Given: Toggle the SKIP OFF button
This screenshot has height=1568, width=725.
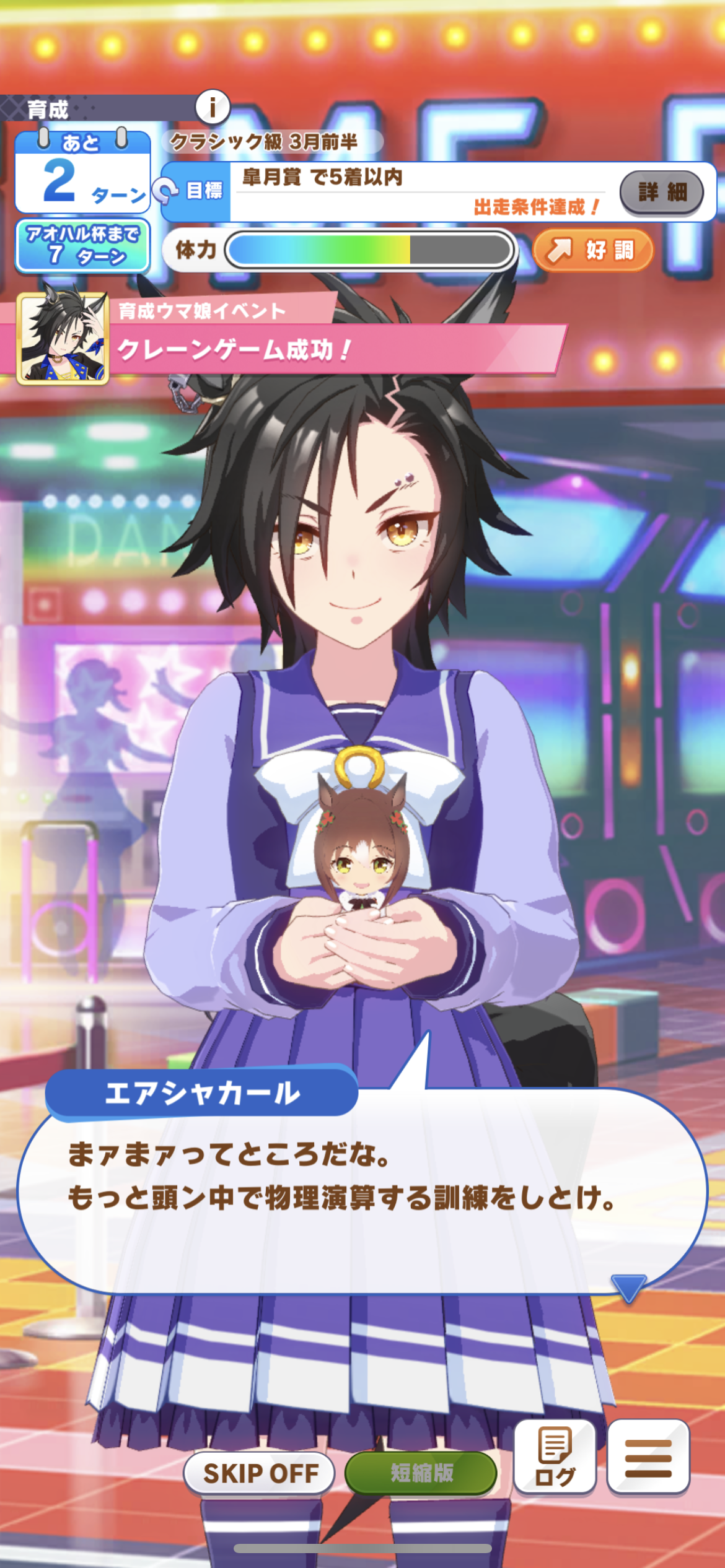Looking at the screenshot, I should point(260,1473).
